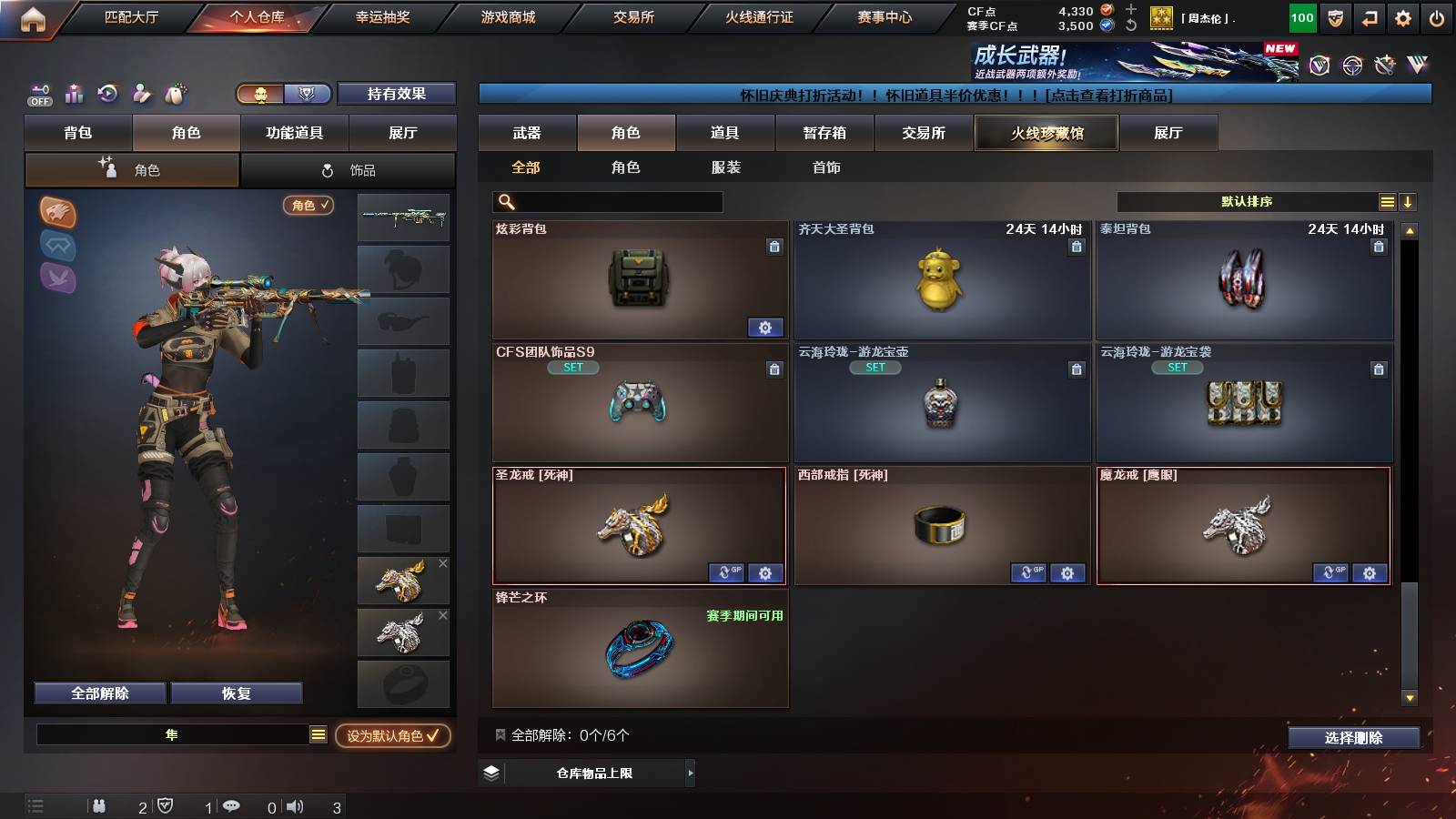Click the trash icon on 炫彩背包 card
This screenshot has width=1456, height=819.
[775, 248]
